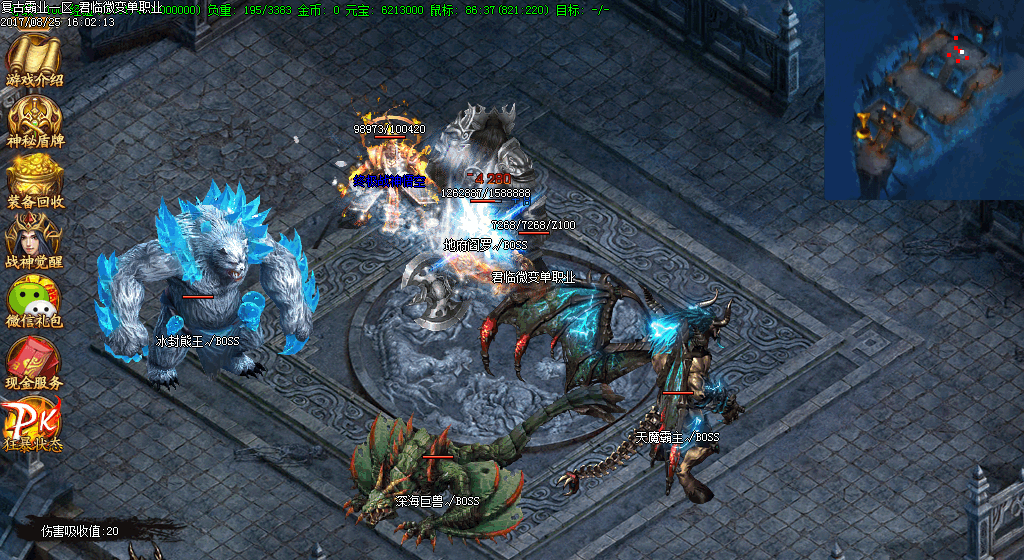Image resolution: width=1024 pixels, height=560 pixels.
Task: Activate the PK 狂暴状态 berserk mode
Action: point(34,422)
